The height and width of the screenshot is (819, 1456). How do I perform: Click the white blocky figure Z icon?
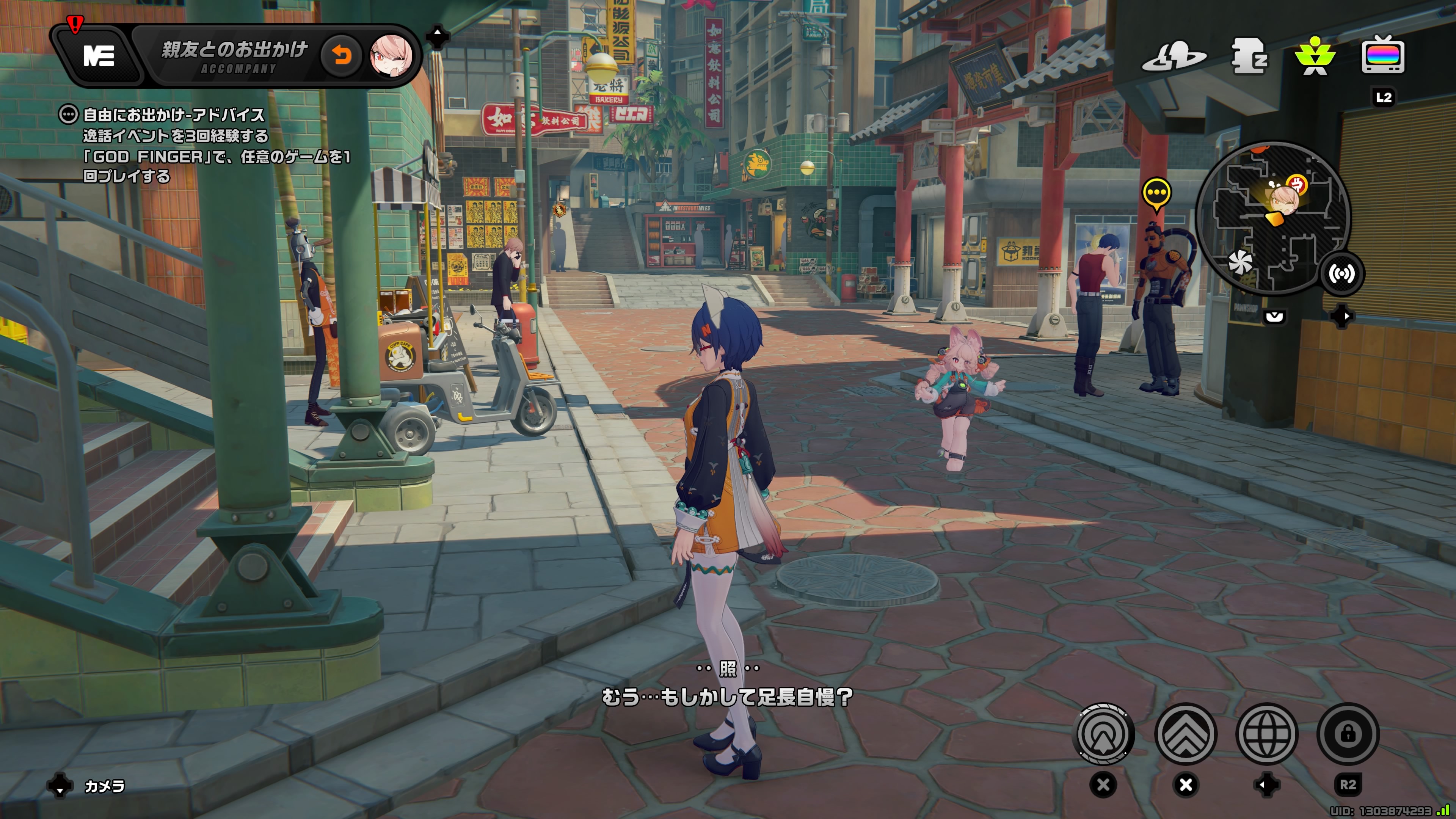[x=1249, y=56]
